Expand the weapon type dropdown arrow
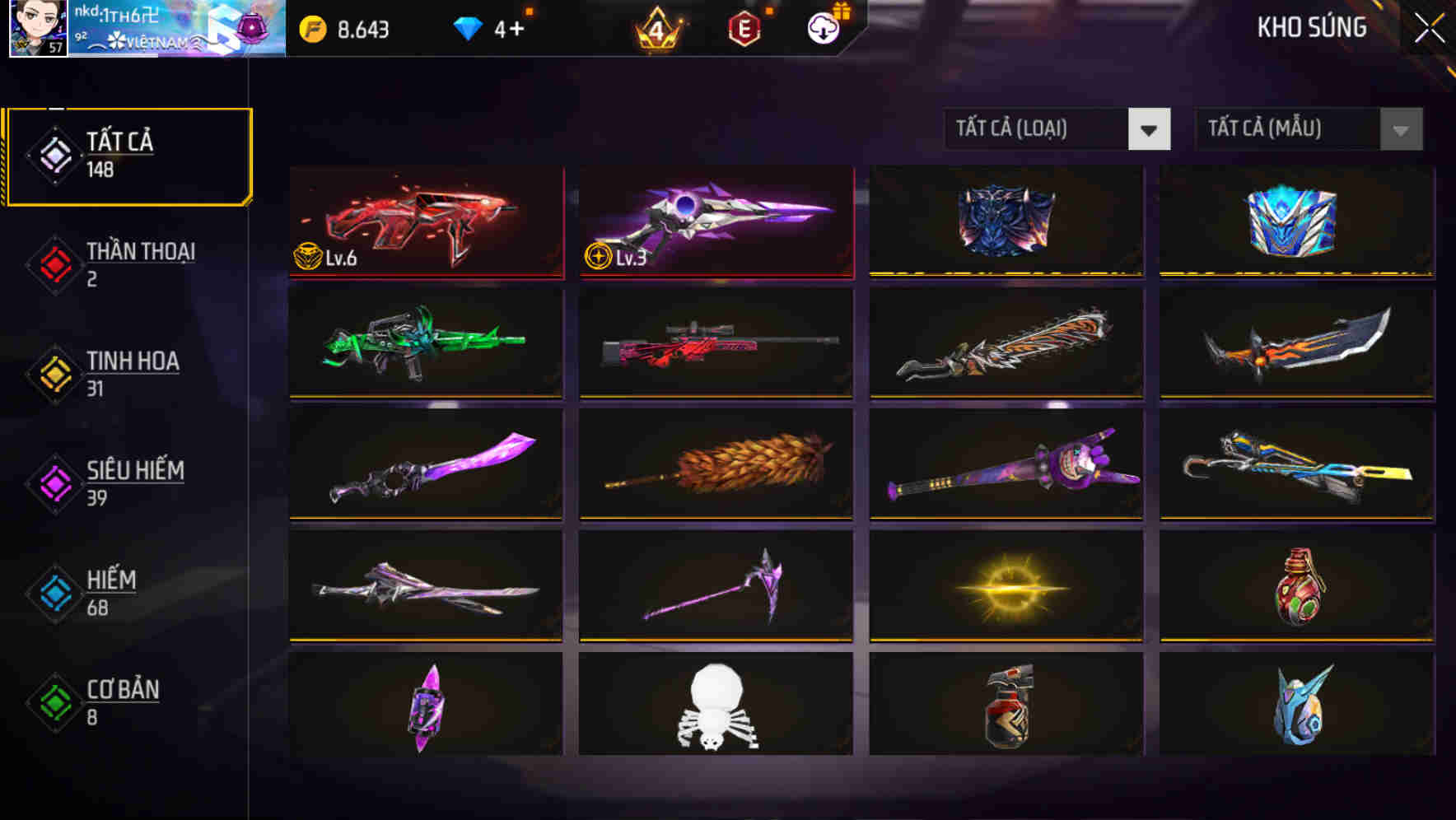The height and width of the screenshot is (820, 1456). click(1150, 129)
